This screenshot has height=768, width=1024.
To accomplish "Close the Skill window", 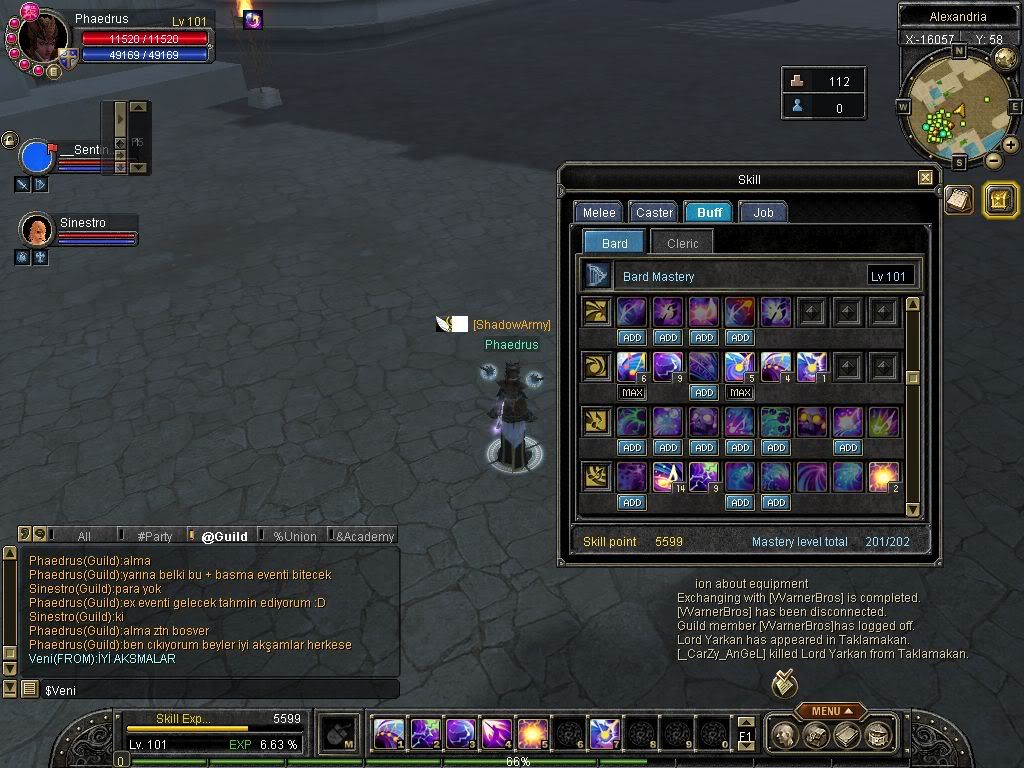I will 925,178.
